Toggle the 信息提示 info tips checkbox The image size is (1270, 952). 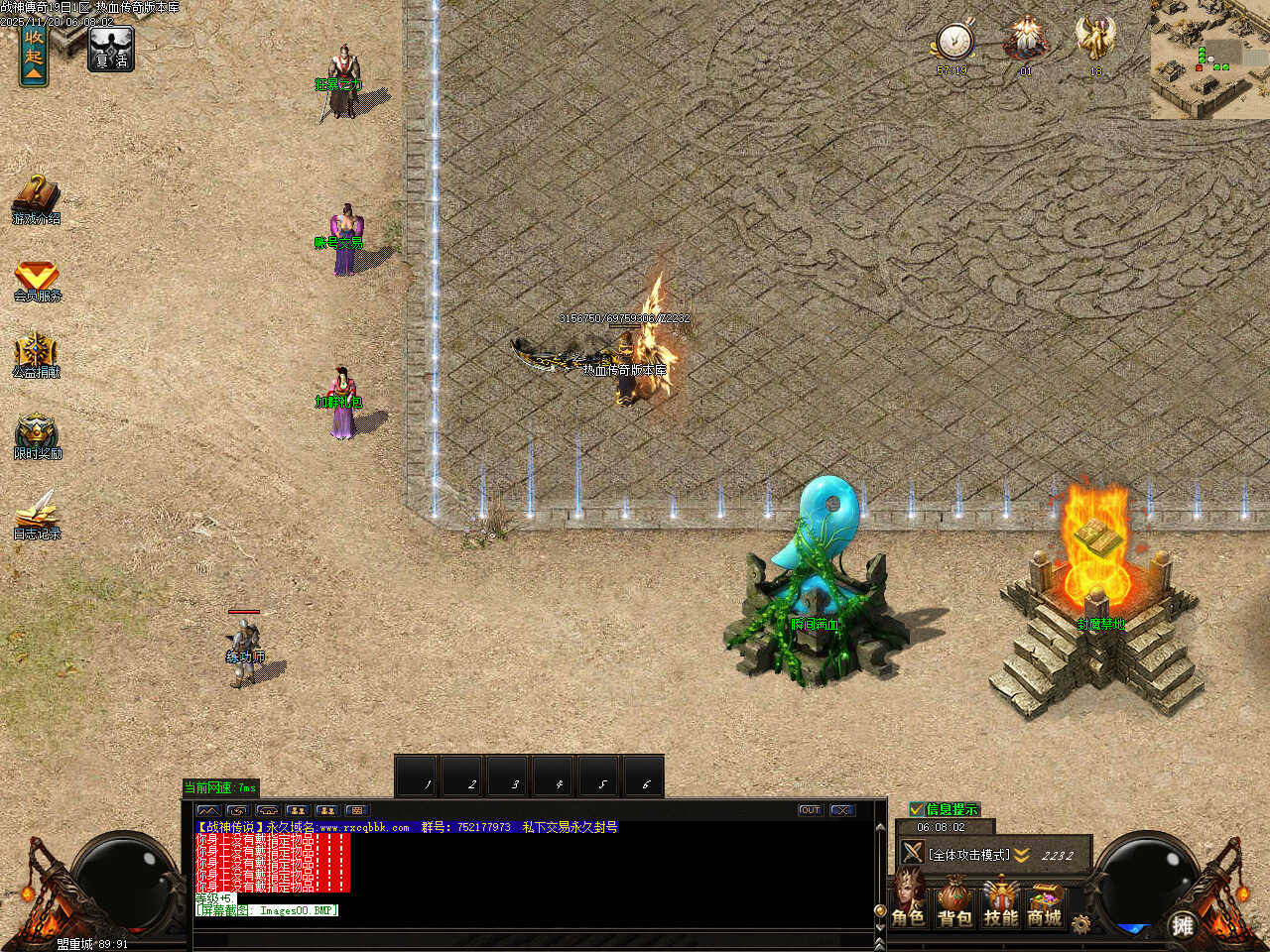(x=917, y=809)
